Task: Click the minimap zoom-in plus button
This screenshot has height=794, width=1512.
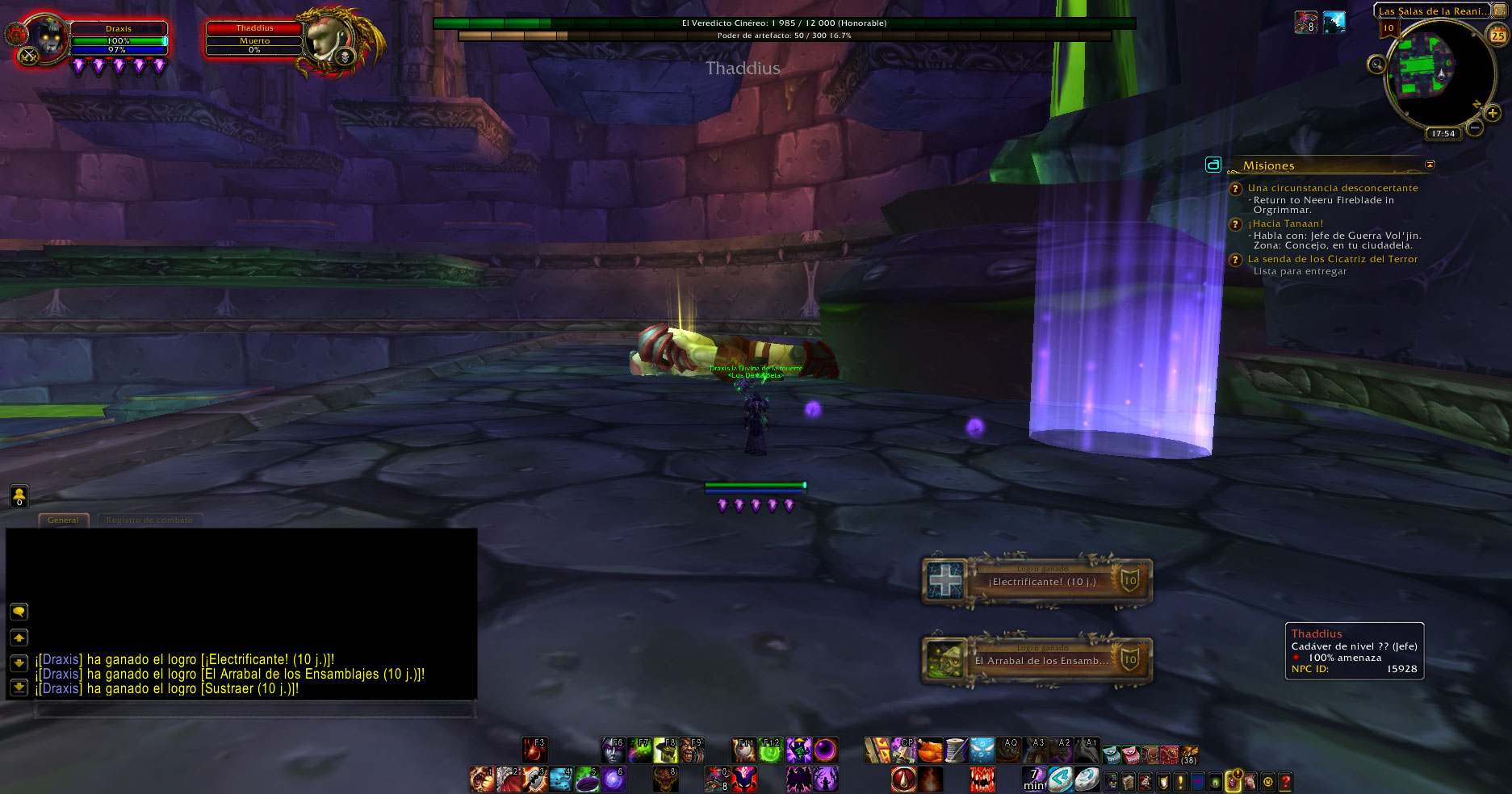Action: click(x=1492, y=114)
